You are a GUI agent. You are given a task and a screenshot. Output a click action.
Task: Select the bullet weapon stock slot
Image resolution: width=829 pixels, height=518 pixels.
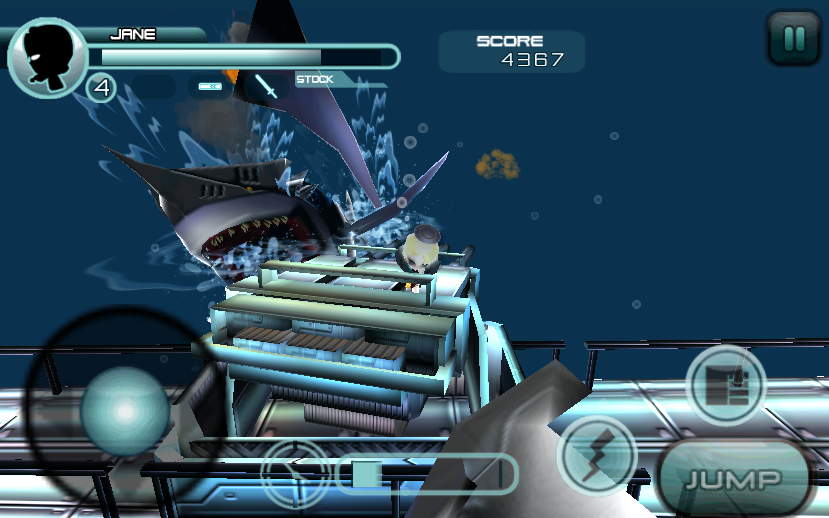pyautogui.click(x=210, y=87)
